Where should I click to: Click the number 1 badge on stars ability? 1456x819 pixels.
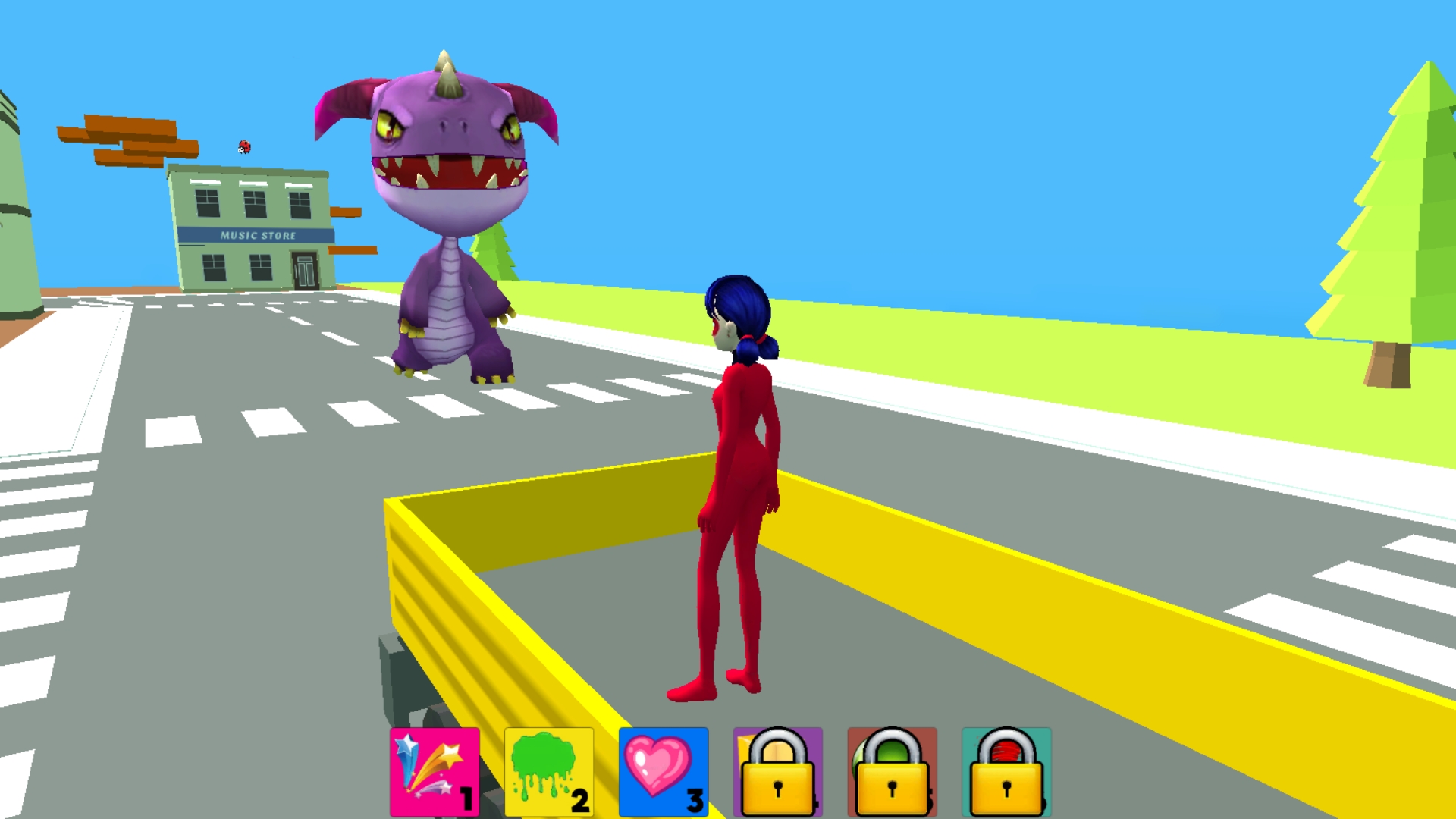point(466,799)
